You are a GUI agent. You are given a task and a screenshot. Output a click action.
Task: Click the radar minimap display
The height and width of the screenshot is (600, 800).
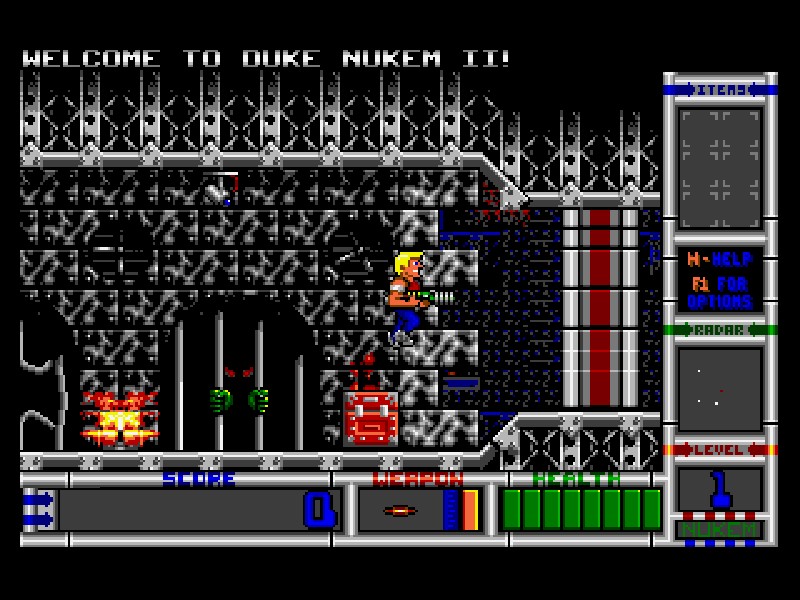click(720, 389)
